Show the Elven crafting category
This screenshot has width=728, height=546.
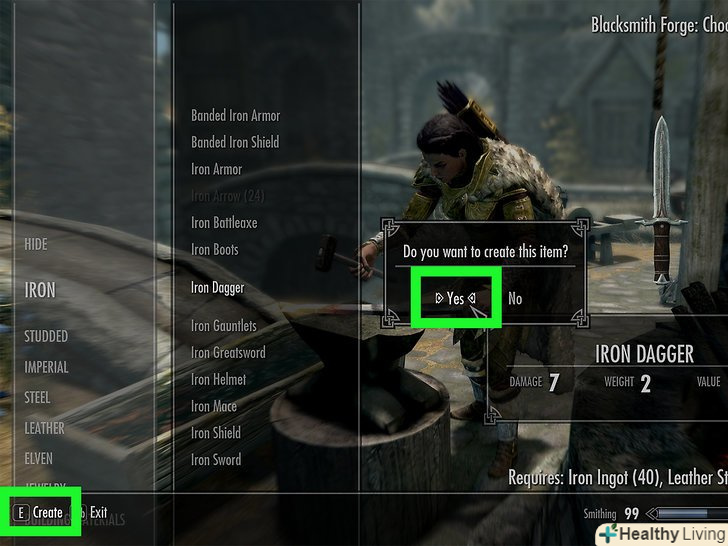tap(38, 459)
